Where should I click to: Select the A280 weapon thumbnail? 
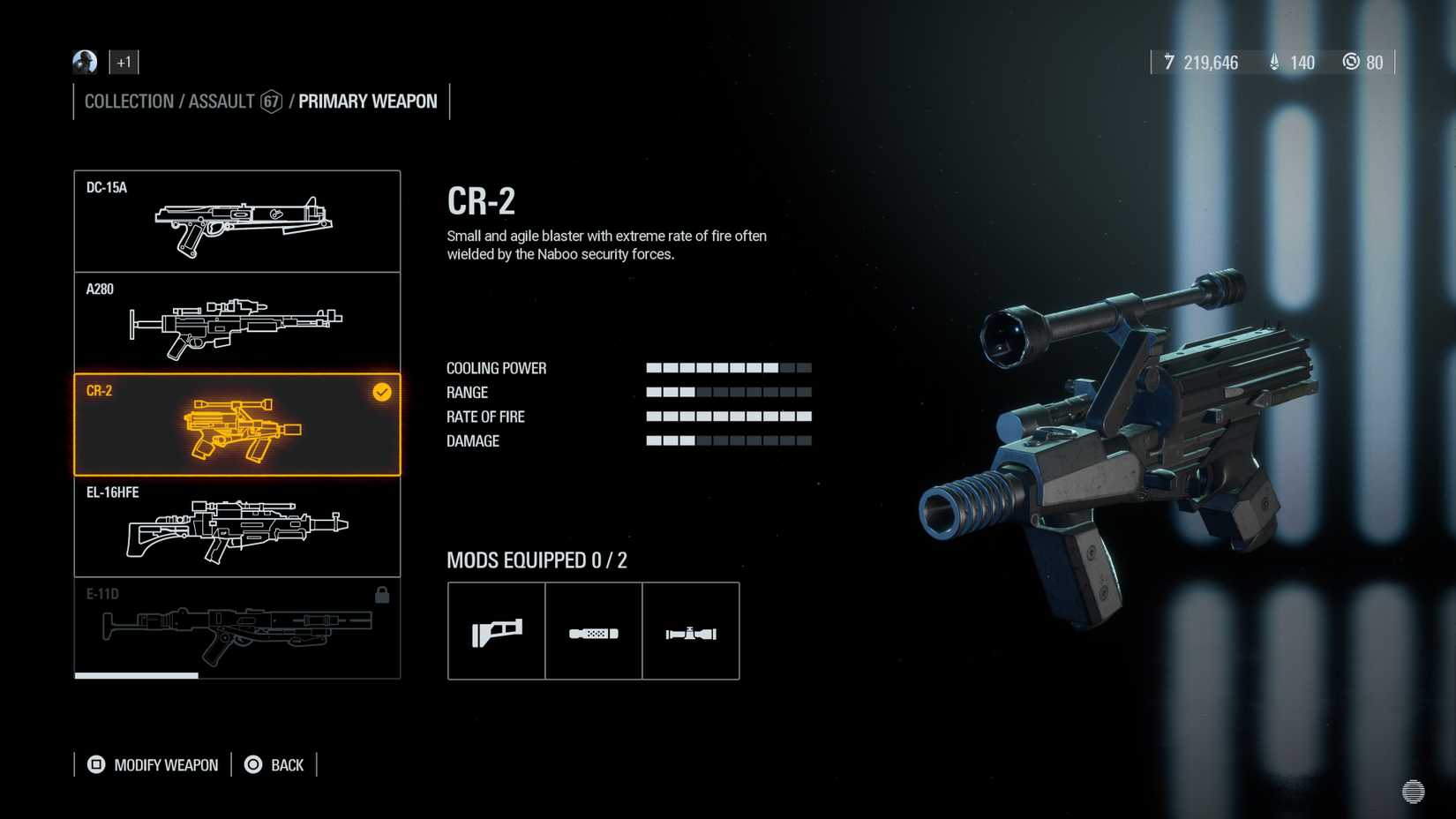pos(236,322)
